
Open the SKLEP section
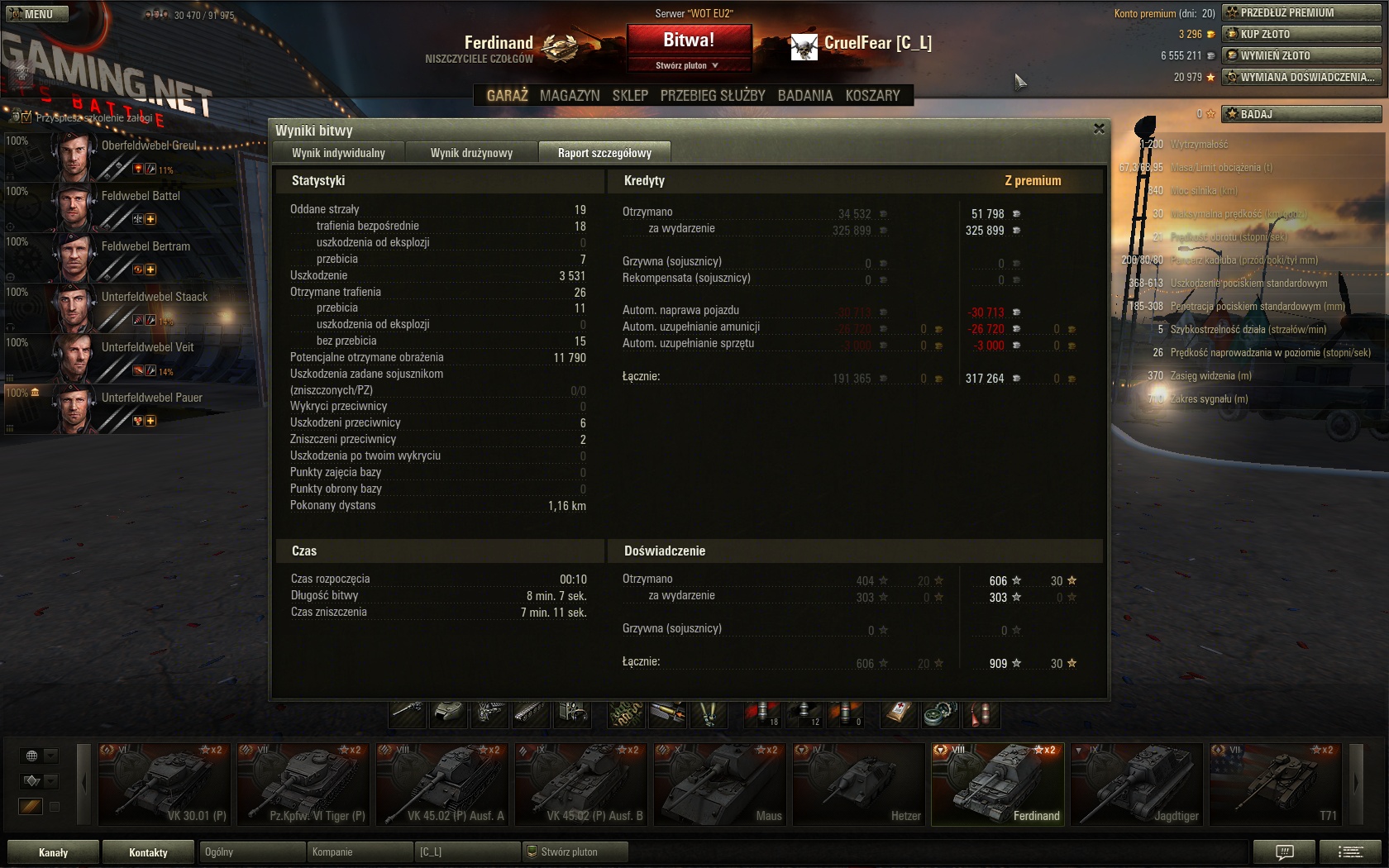(x=630, y=96)
